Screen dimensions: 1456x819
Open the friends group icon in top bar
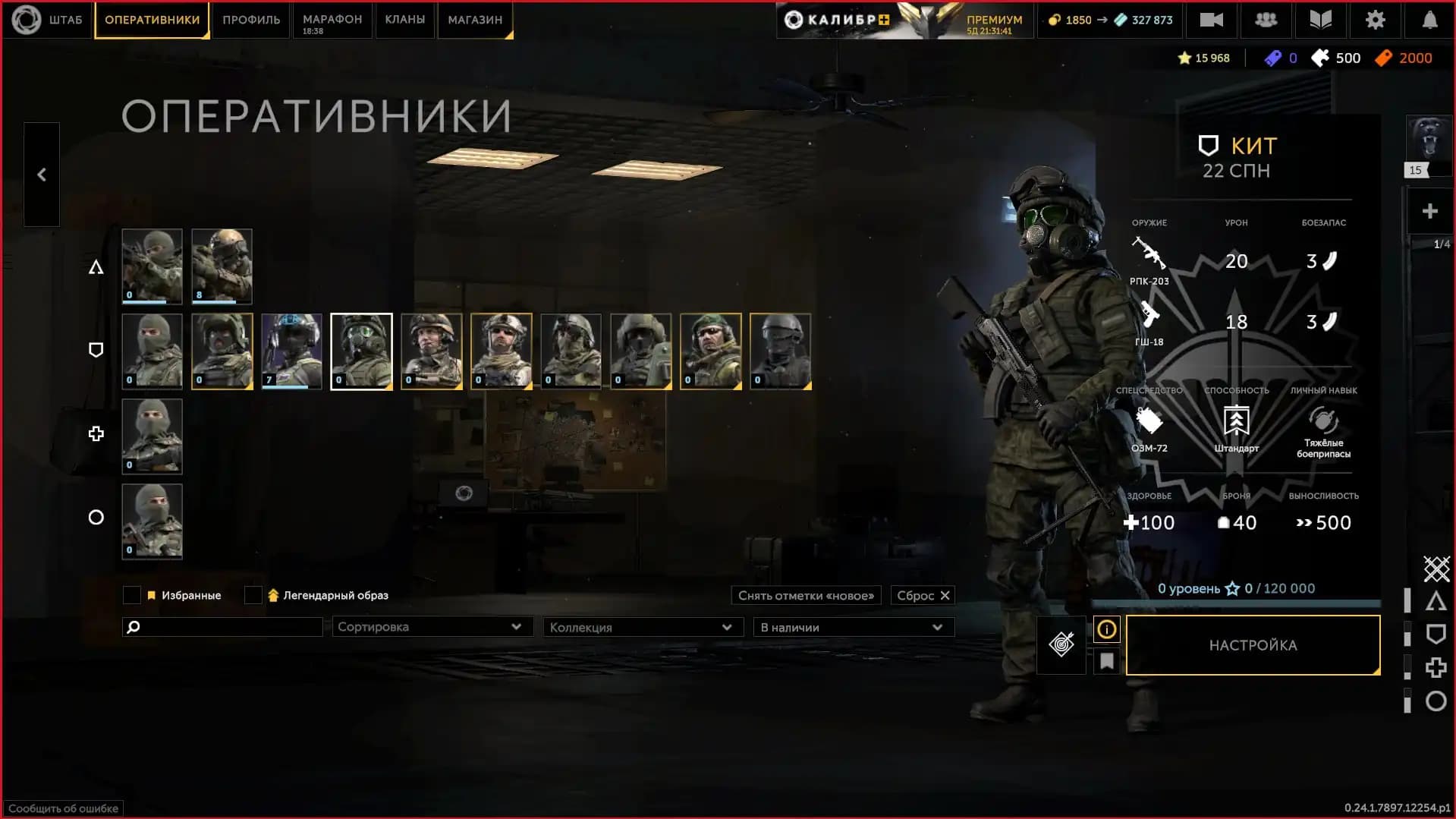point(1266,20)
